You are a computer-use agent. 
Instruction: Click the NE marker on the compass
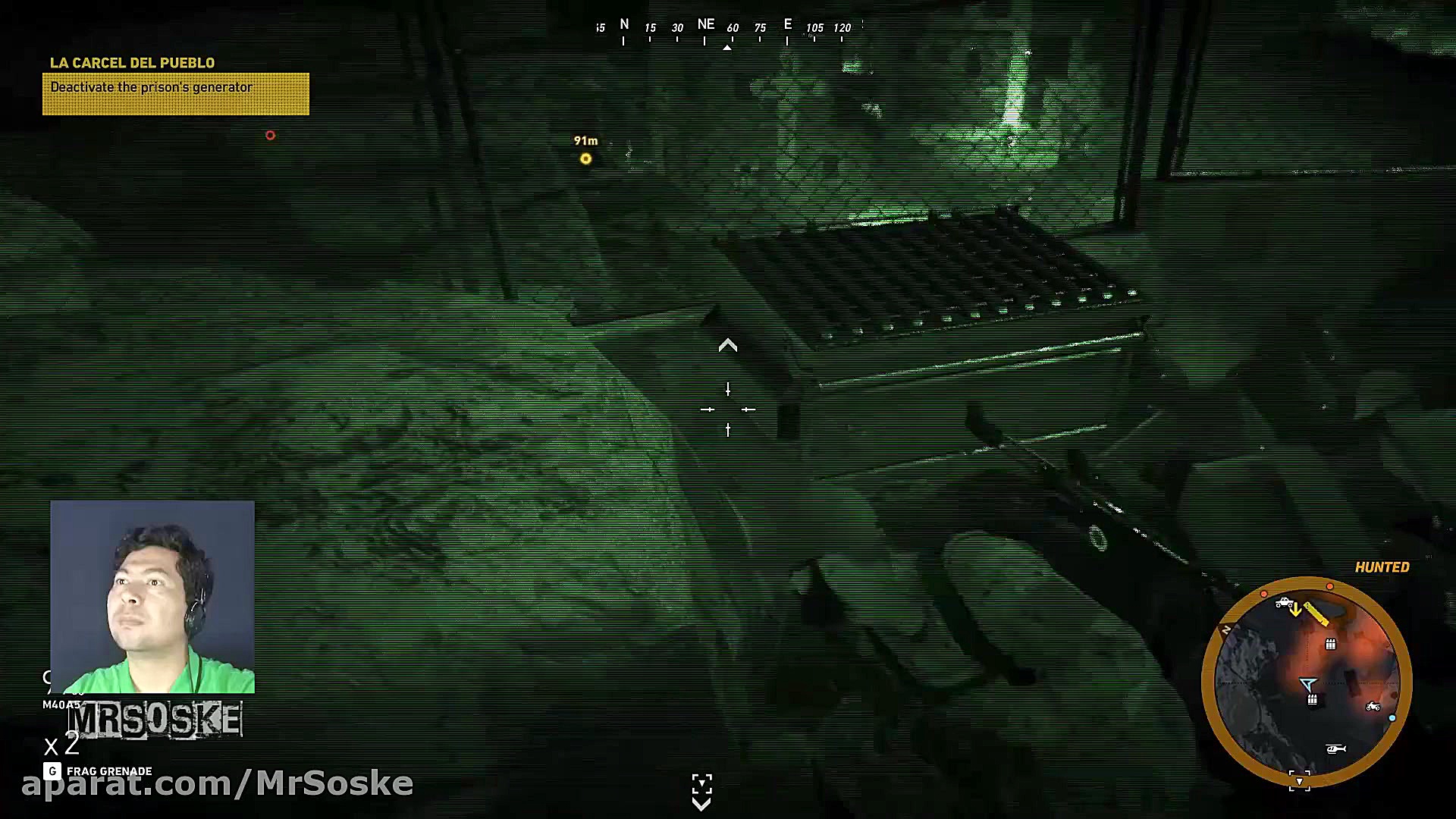pyautogui.click(x=706, y=24)
